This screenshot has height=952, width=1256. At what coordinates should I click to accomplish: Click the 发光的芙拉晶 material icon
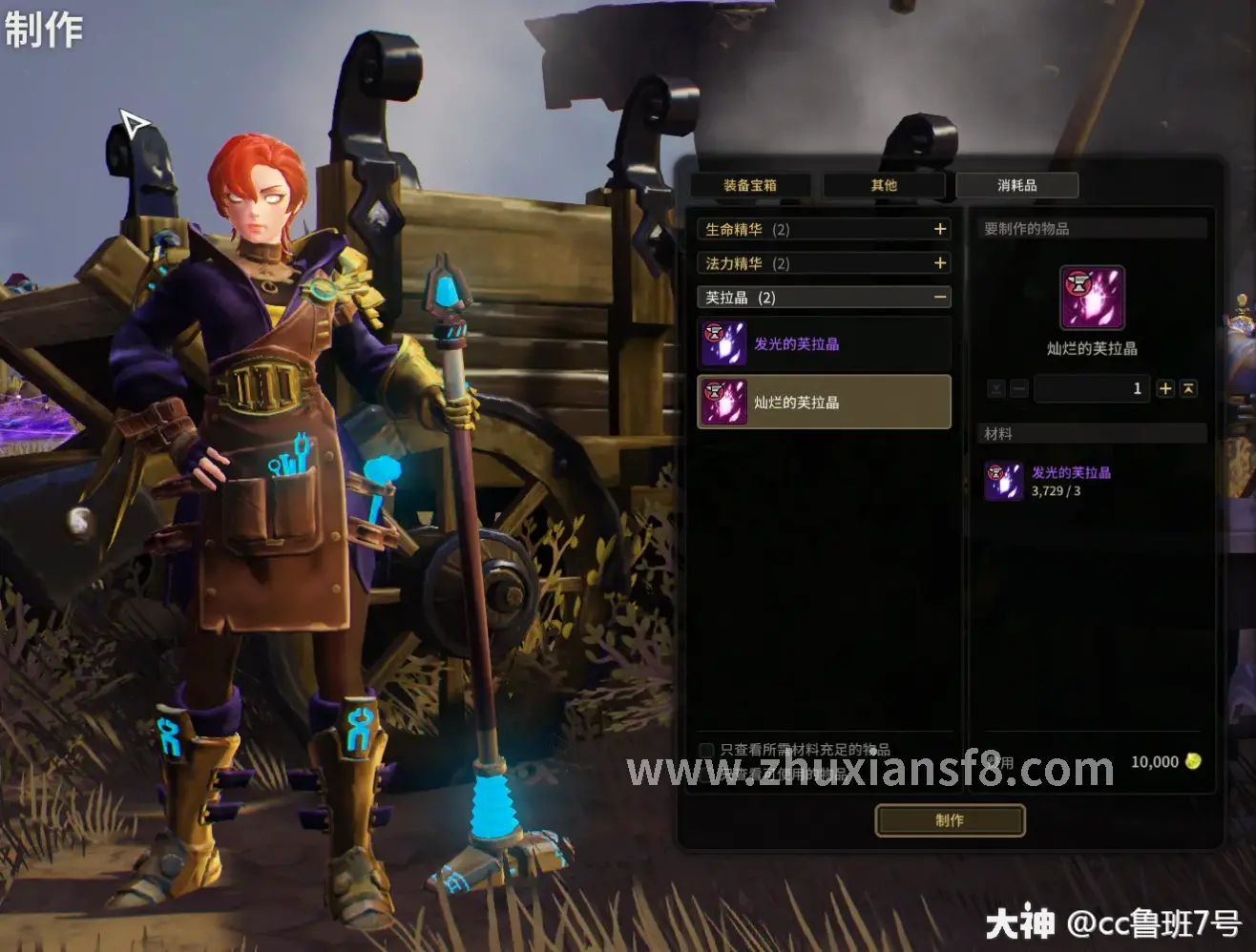(x=1004, y=482)
